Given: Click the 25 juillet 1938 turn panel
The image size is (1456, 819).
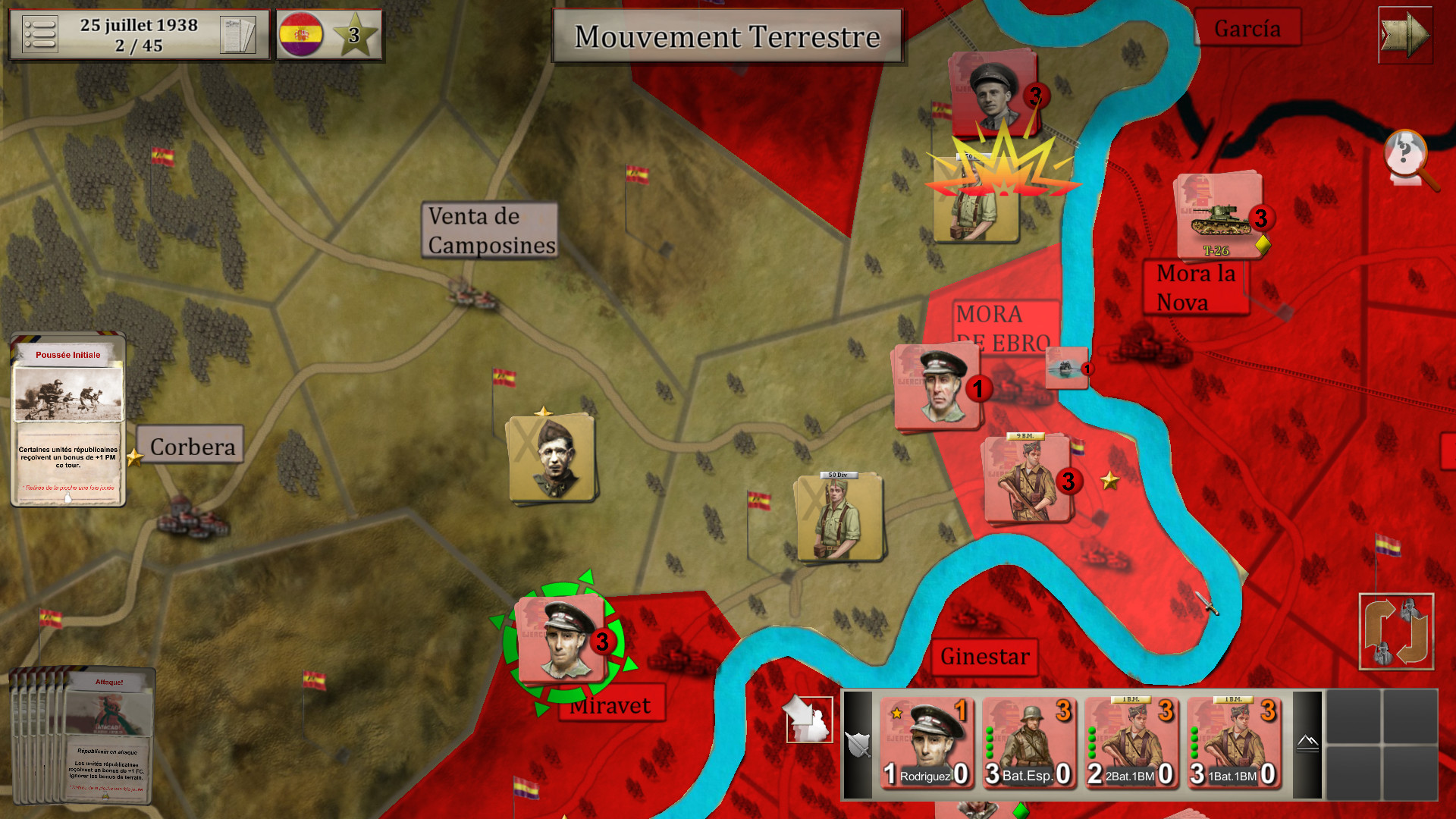Looking at the screenshot, I should pyautogui.click(x=138, y=33).
